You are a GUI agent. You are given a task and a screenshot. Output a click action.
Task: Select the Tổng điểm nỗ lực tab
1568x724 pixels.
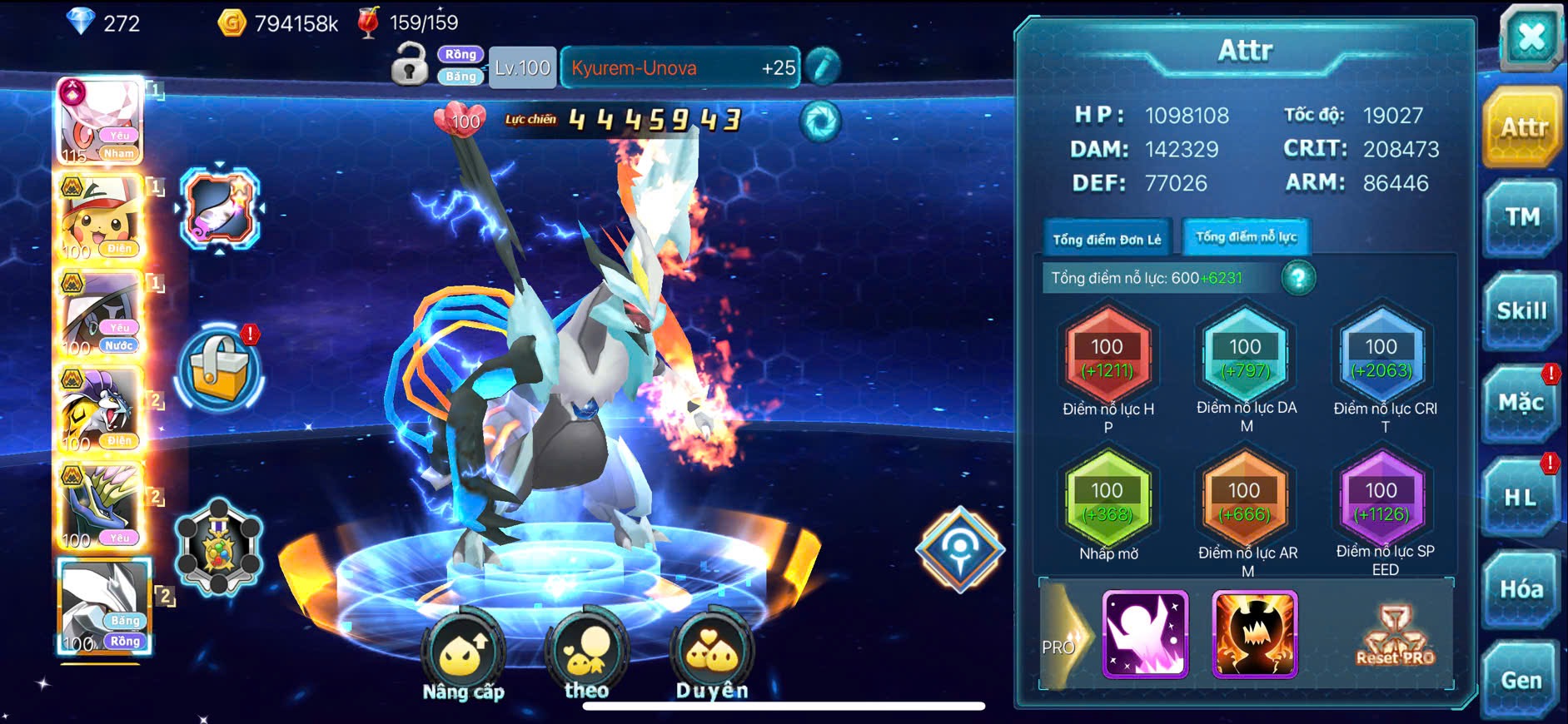click(1246, 237)
